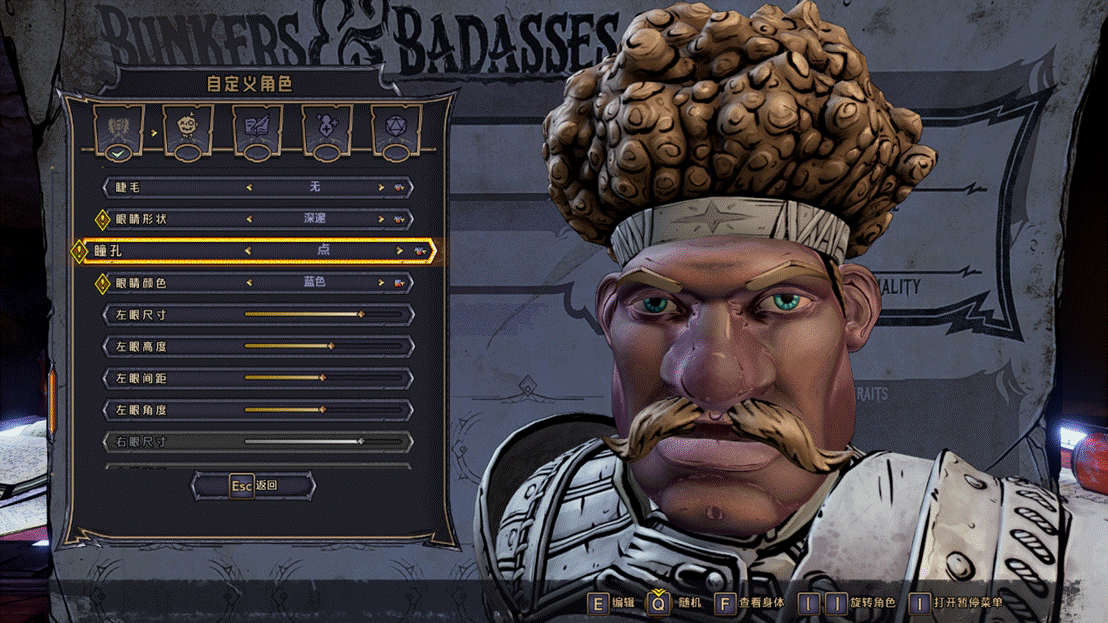Switch to the potion flask tab

pos(327,130)
